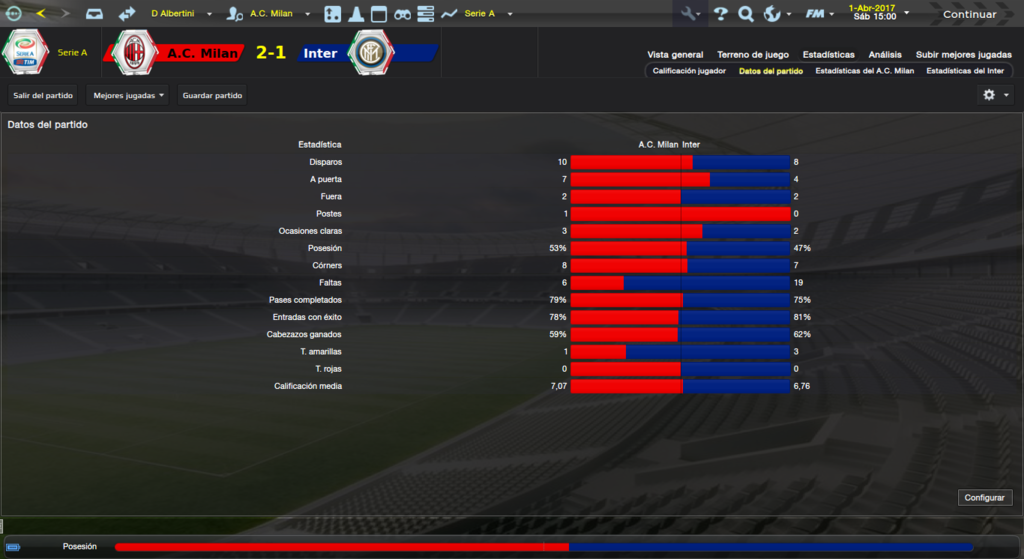Exit match via Salir del partido
The image size is (1024, 559).
tap(43, 95)
